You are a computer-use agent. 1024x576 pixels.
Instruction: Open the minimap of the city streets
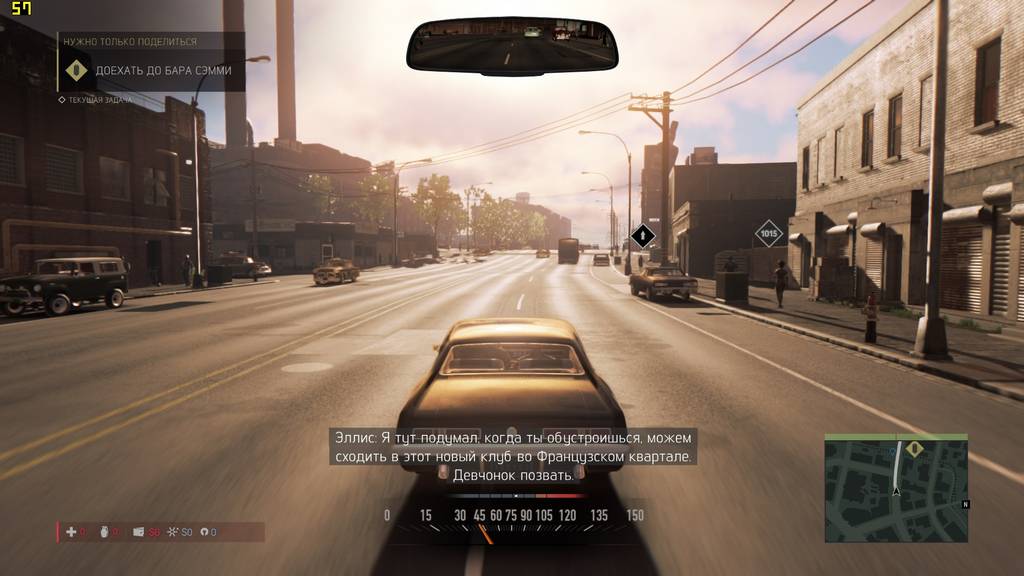[895, 492]
